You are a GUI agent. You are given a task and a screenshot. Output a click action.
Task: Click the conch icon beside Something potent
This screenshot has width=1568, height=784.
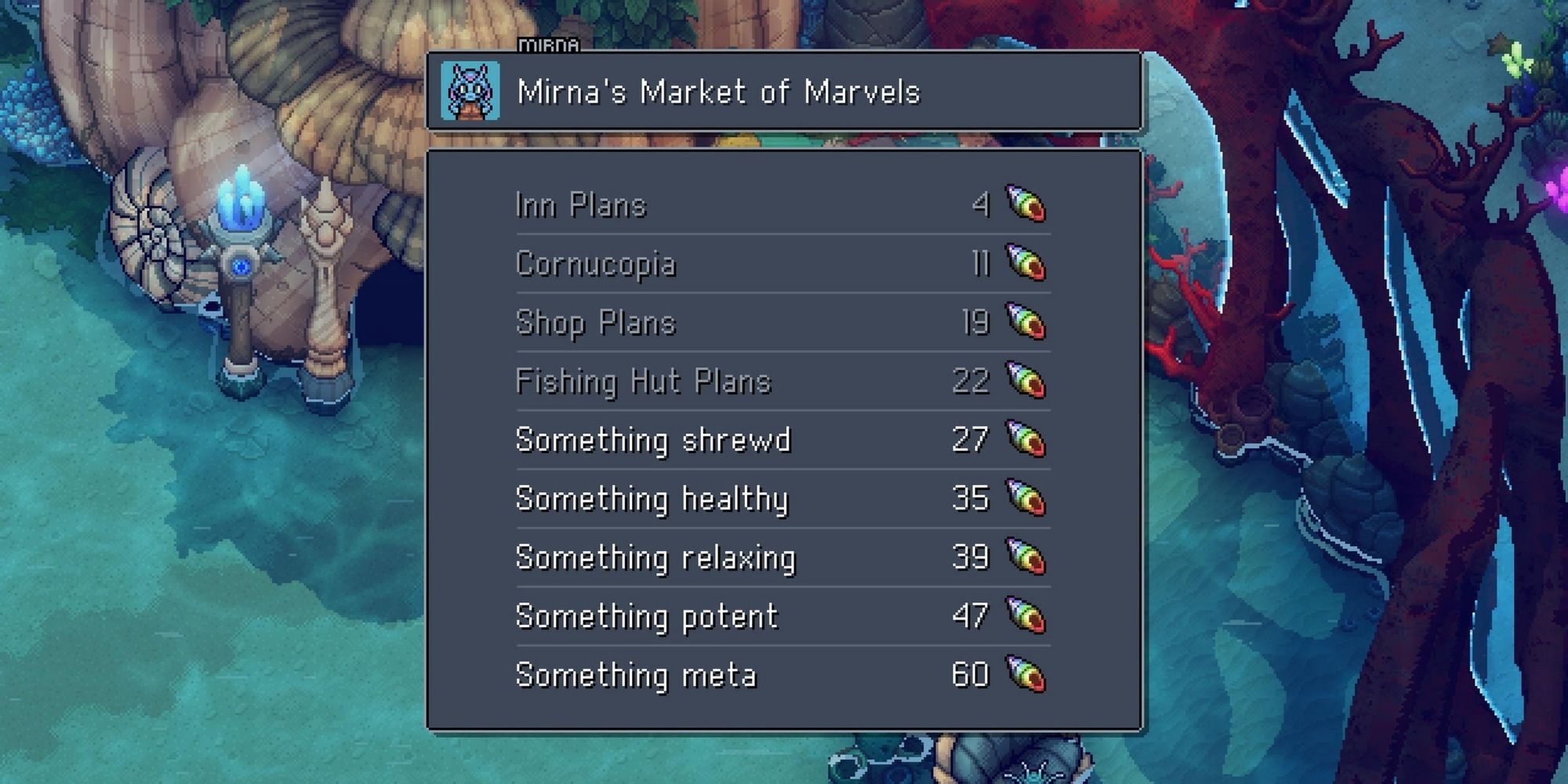(1027, 616)
